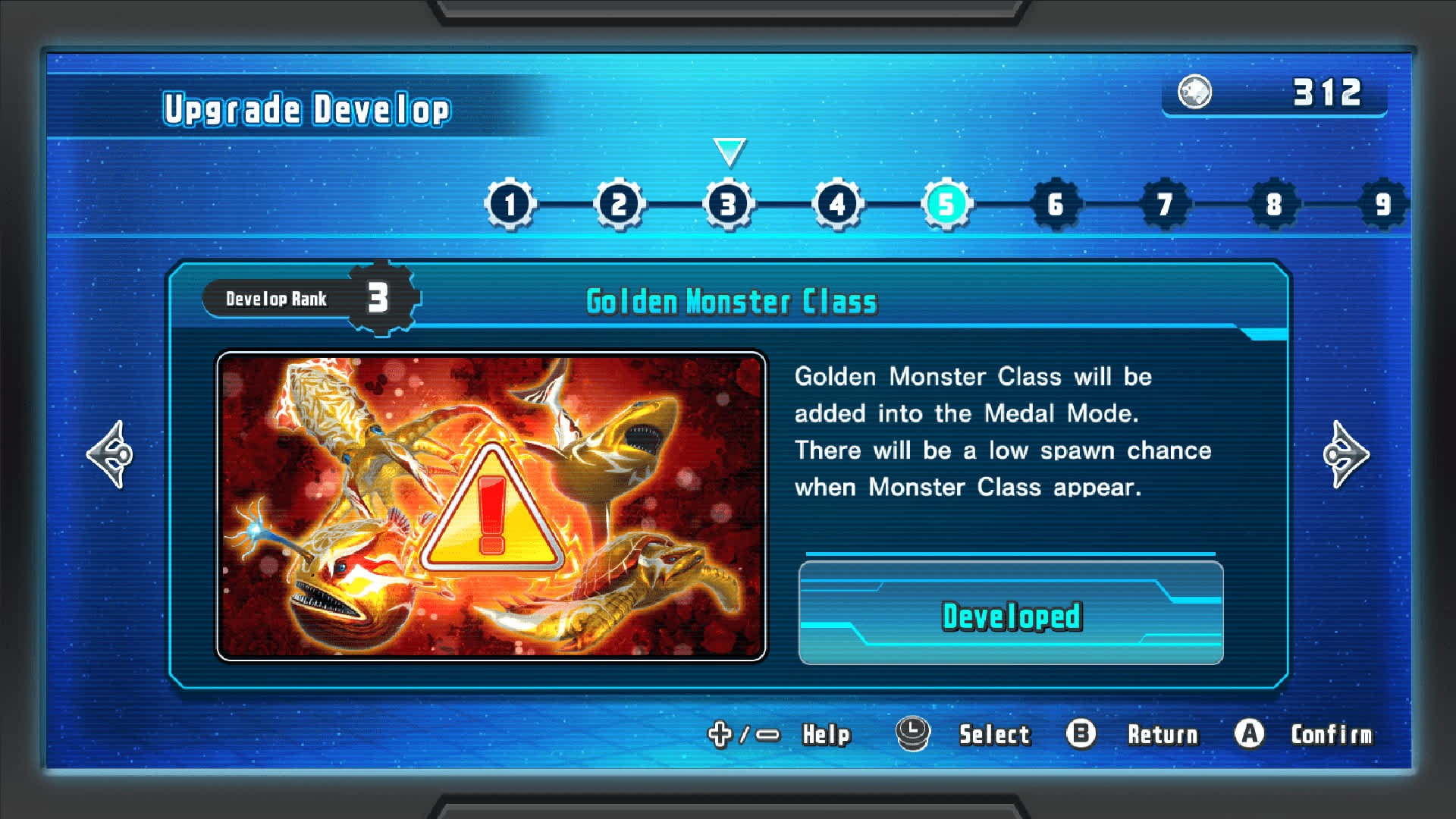Select develop rank 2 gear
This screenshot has width=1456, height=819.
click(x=620, y=204)
